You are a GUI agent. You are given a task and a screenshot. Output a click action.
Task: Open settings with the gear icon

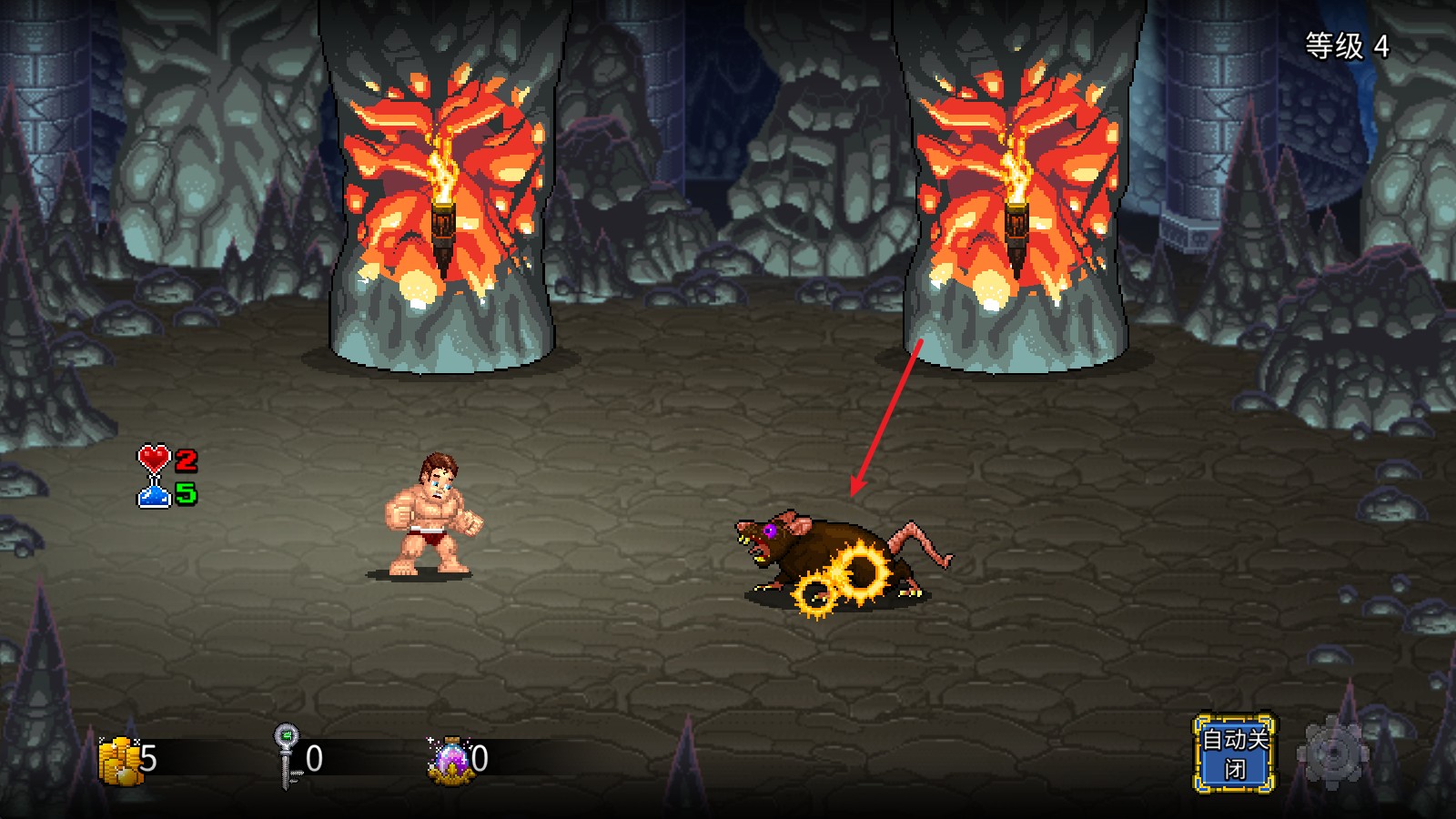coord(1331,753)
